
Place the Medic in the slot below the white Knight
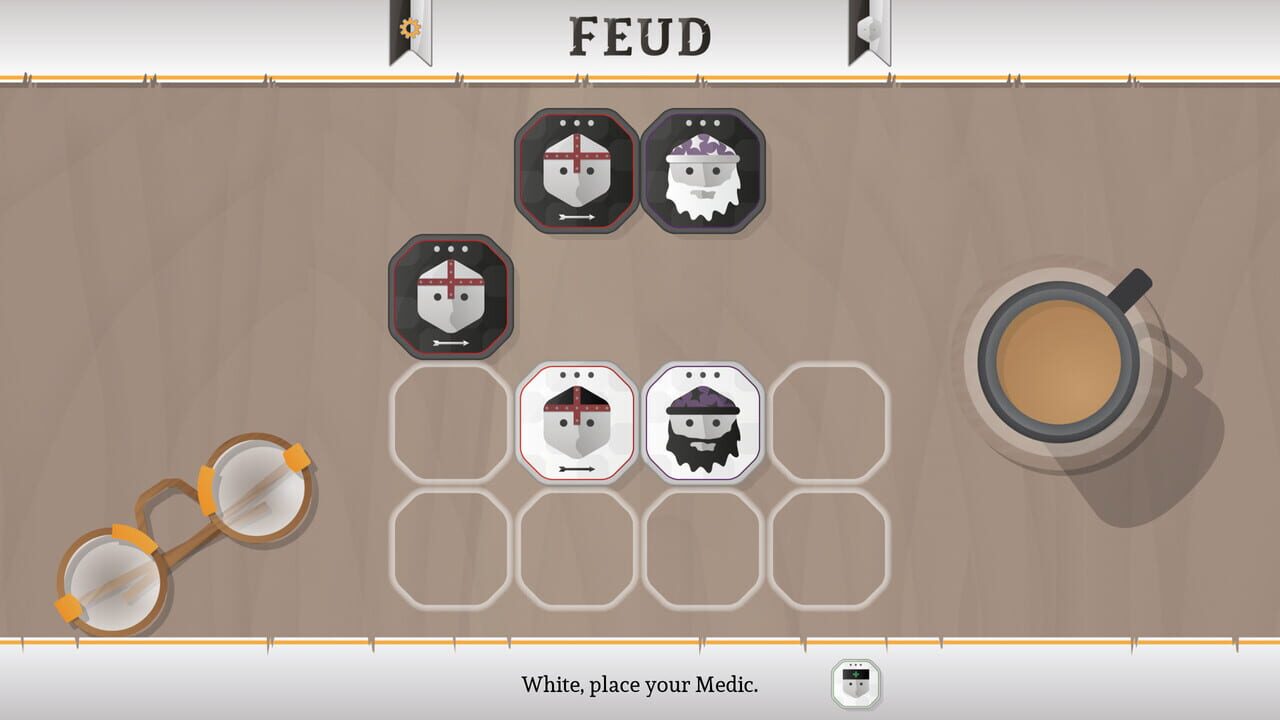coord(576,550)
